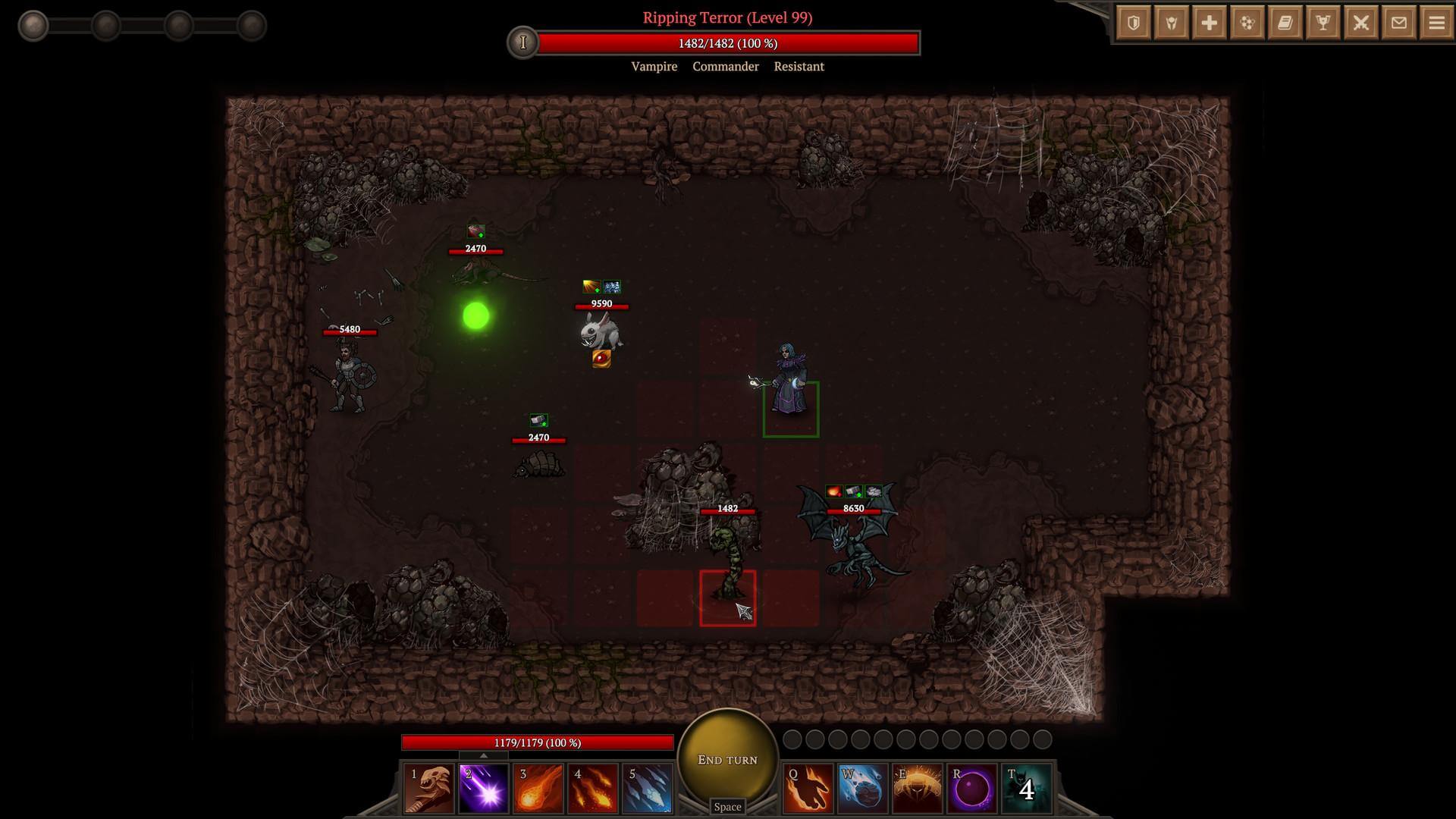Activate the fire rain ability in slot 4
Image resolution: width=1456 pixels, height=819 pixels.
[593, 789]
